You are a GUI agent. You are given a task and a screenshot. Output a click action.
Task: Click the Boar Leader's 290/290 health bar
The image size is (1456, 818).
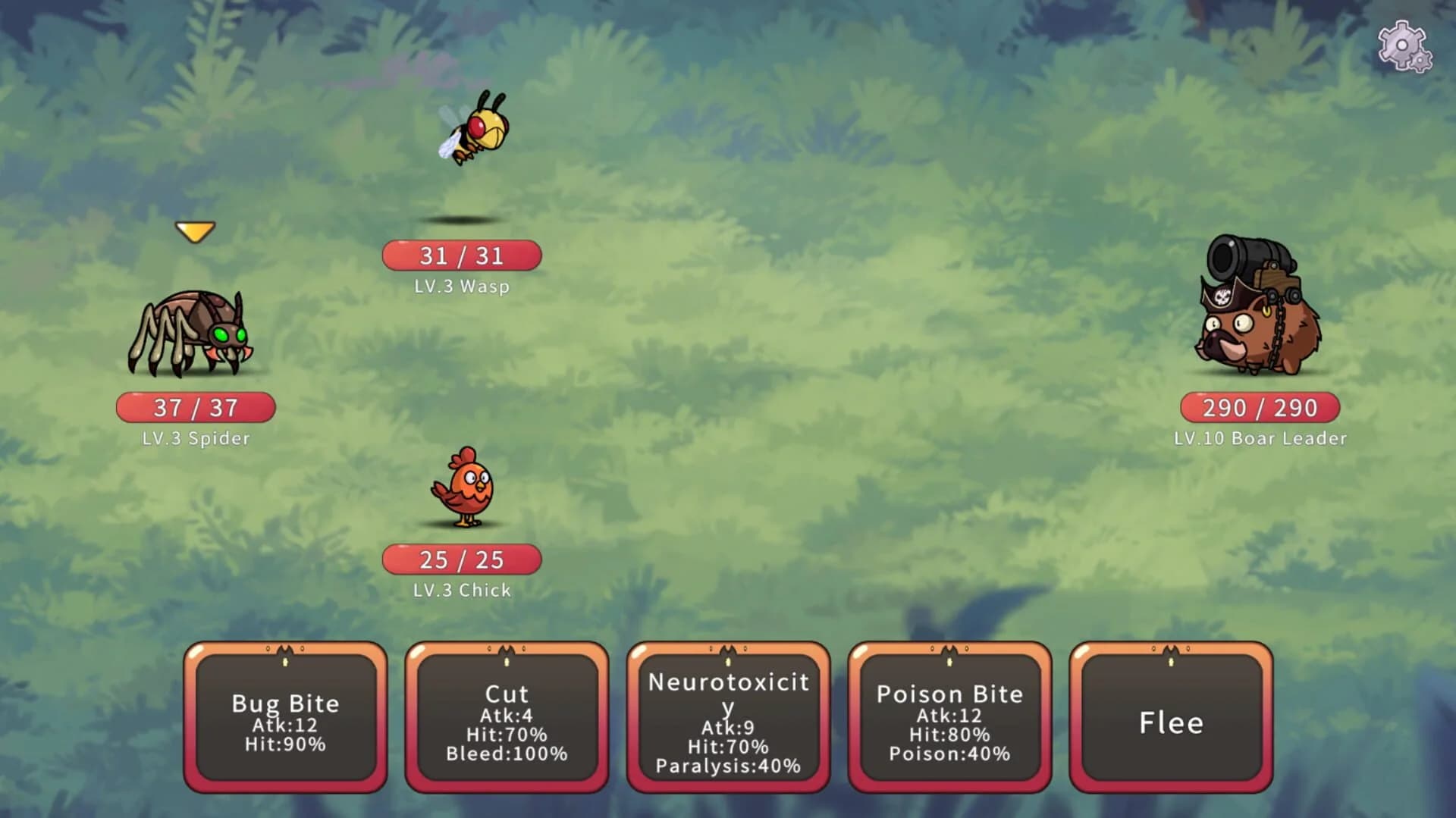(1259, 408)
